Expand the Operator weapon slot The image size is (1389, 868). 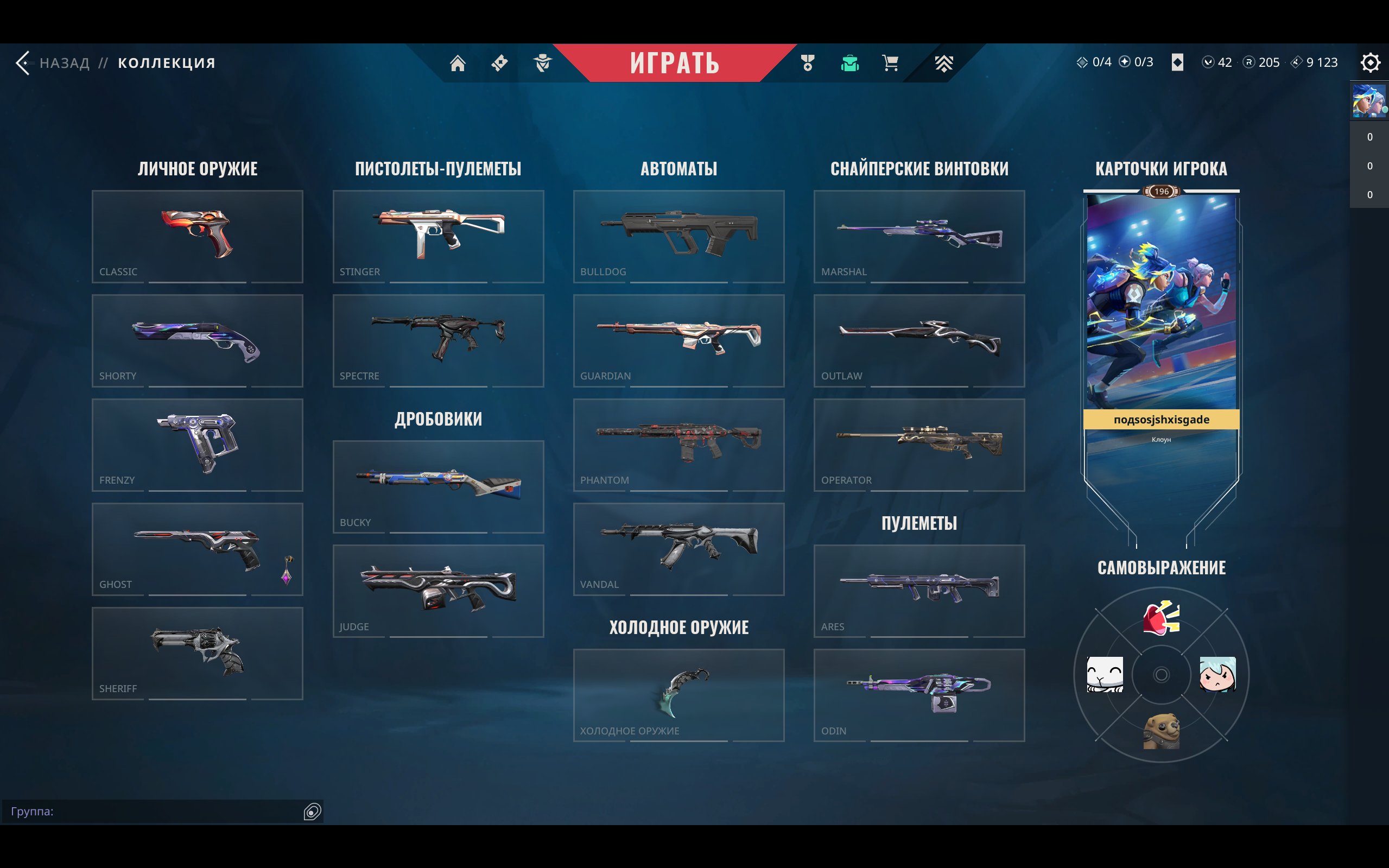pyautogui.click(x=919, y=446)
